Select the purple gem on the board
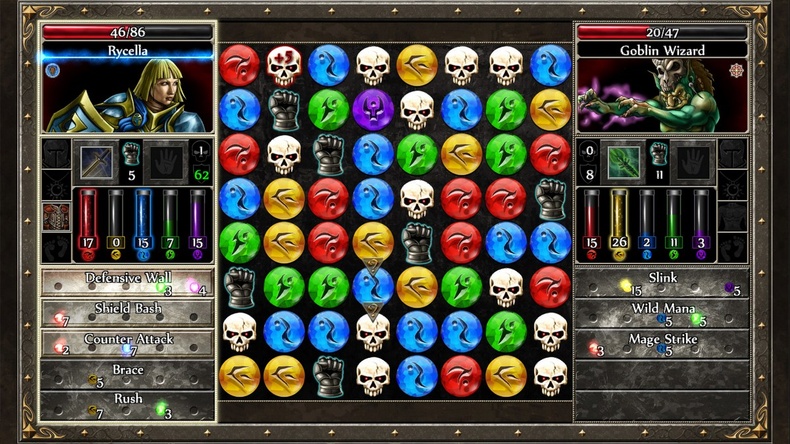790x444 pixels. coord(373,108)
